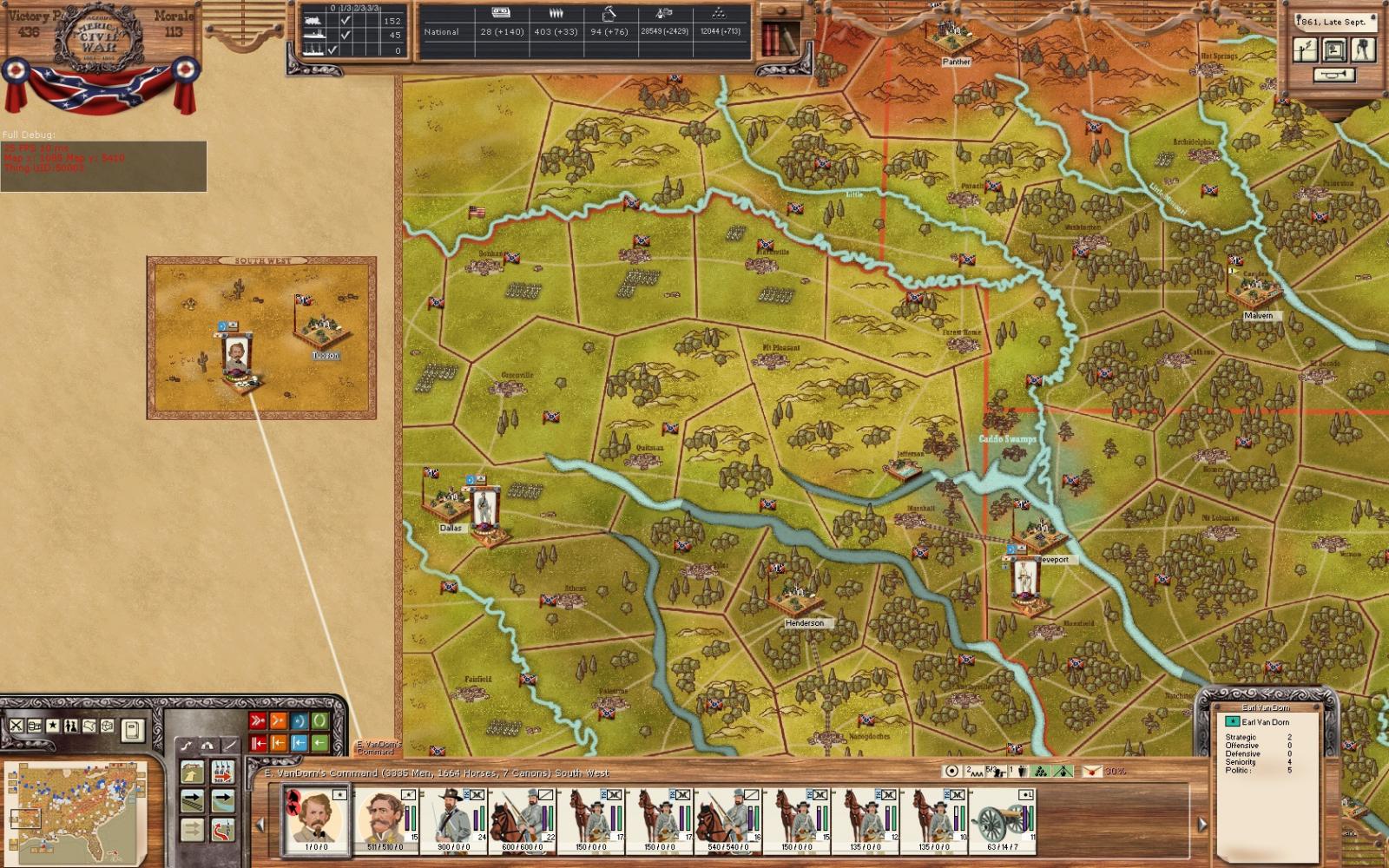Click the marching soldiers order icon

[x=223, y=772]
